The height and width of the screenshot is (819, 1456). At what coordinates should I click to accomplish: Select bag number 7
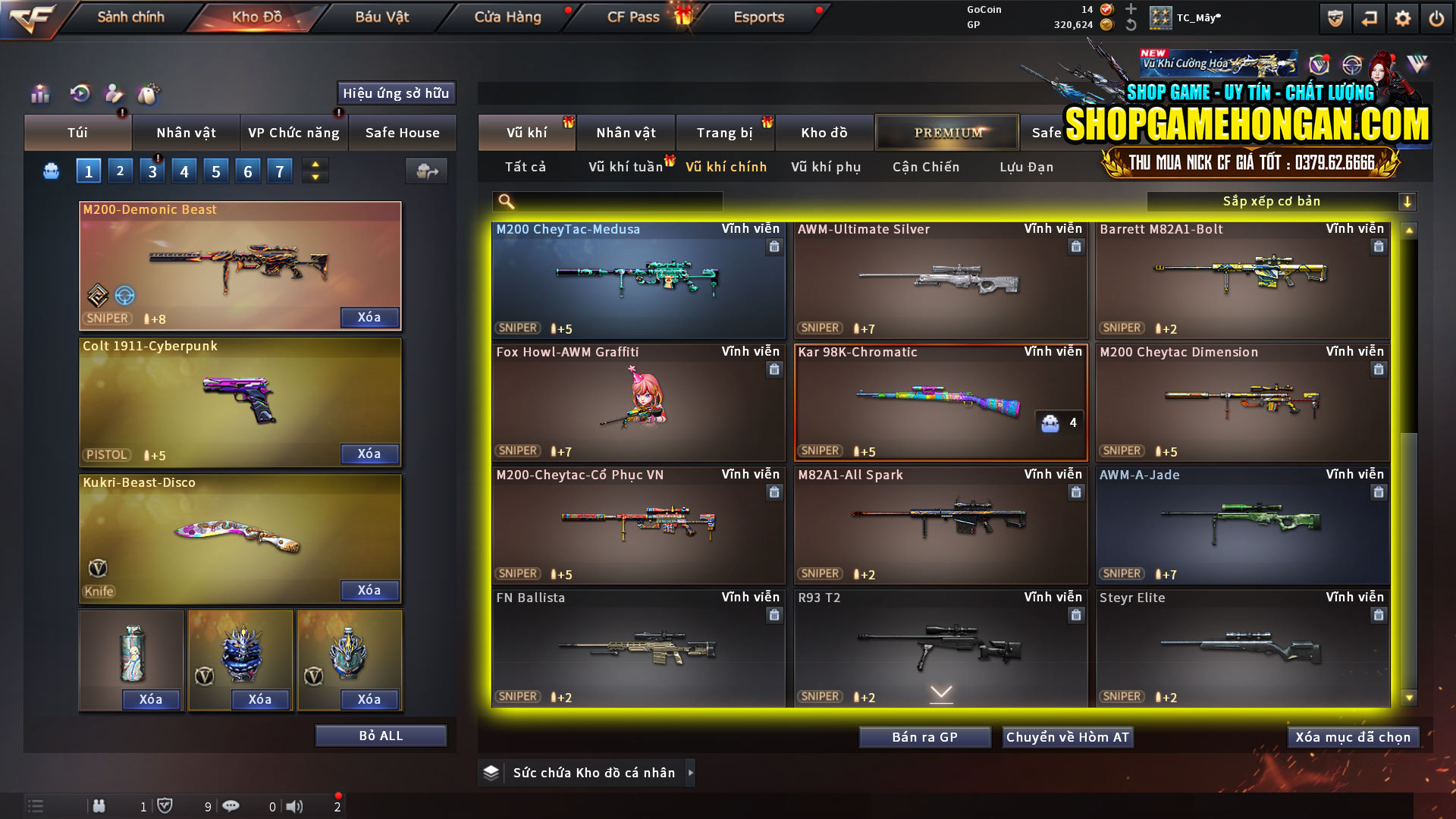point(279,170)
